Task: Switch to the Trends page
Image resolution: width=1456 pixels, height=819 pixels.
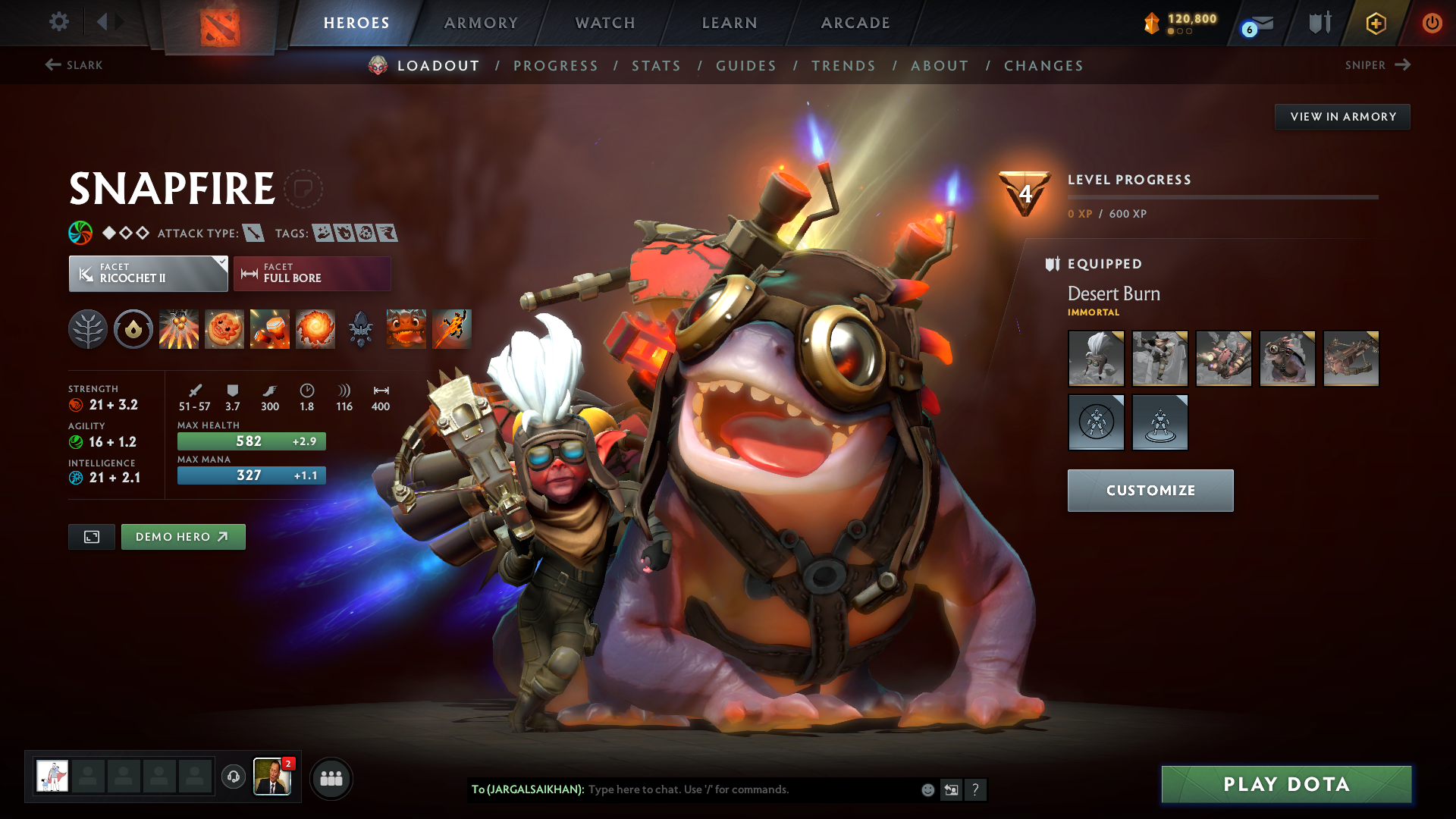Action: point(843,66)
